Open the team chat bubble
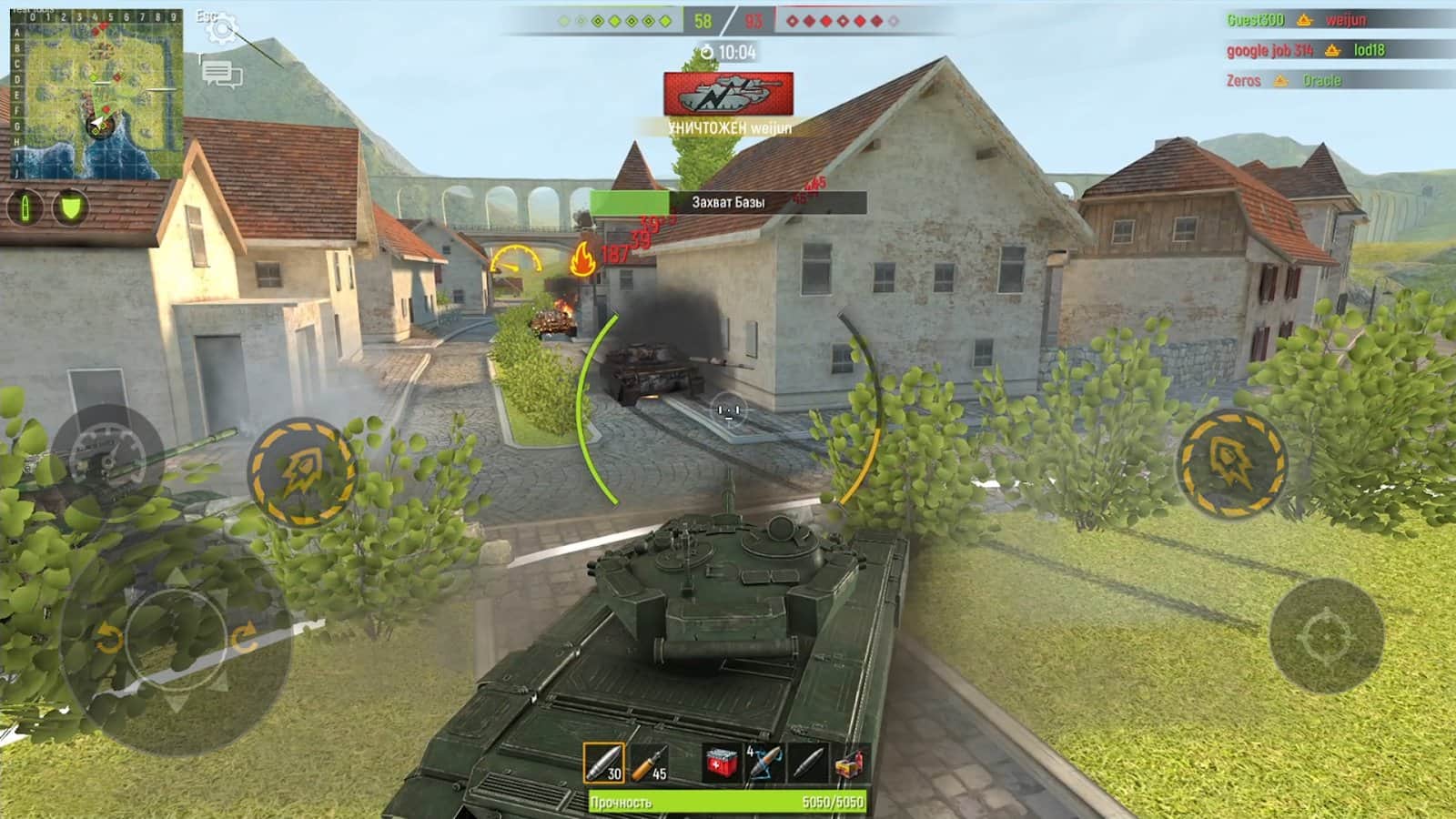Viewport: 1456px width, 819px height. (221, 74)
